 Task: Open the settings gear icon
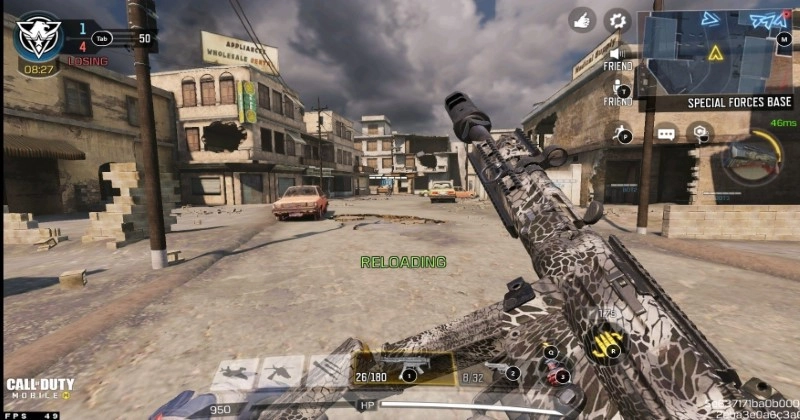click(618, 19)
